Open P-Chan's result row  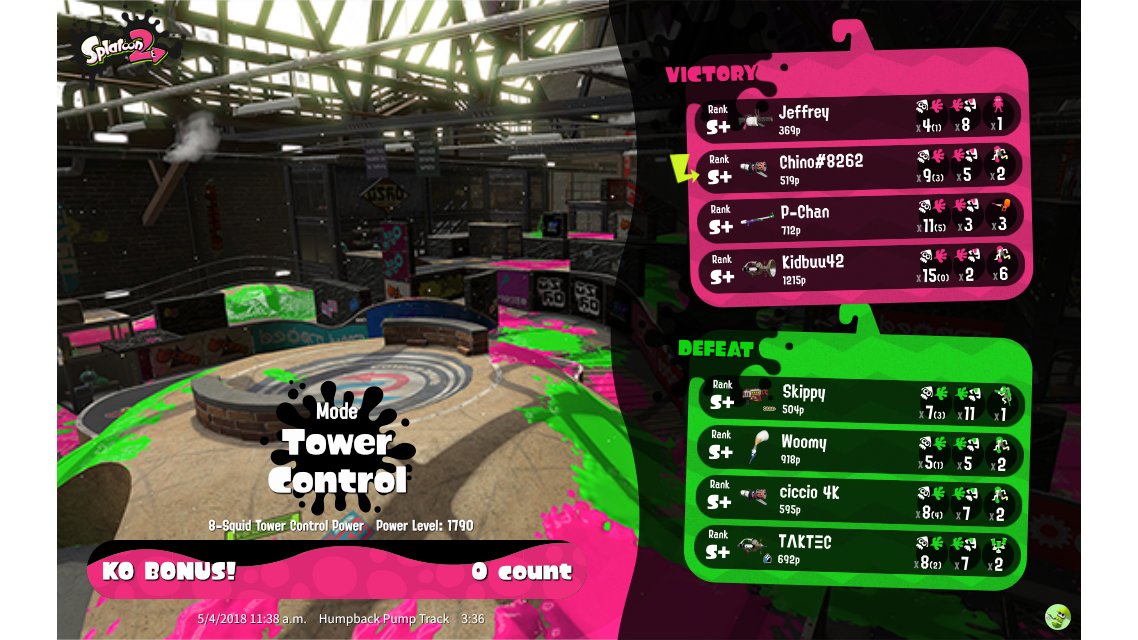pos(860,218)
